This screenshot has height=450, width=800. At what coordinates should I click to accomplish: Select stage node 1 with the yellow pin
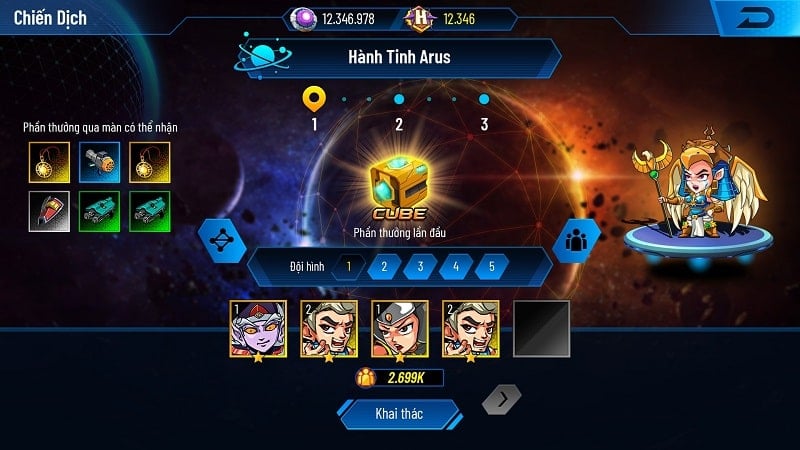click(x=314, y=99)
